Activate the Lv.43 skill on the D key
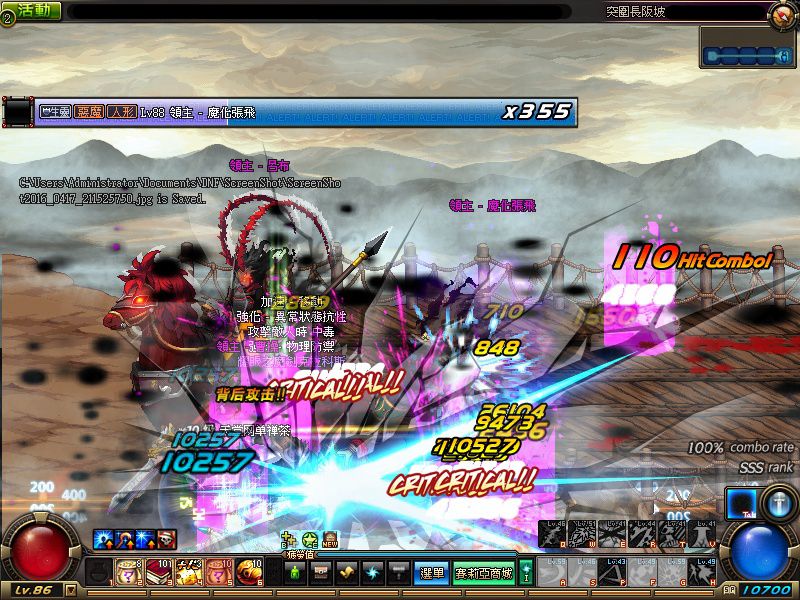 pos(613,572)
